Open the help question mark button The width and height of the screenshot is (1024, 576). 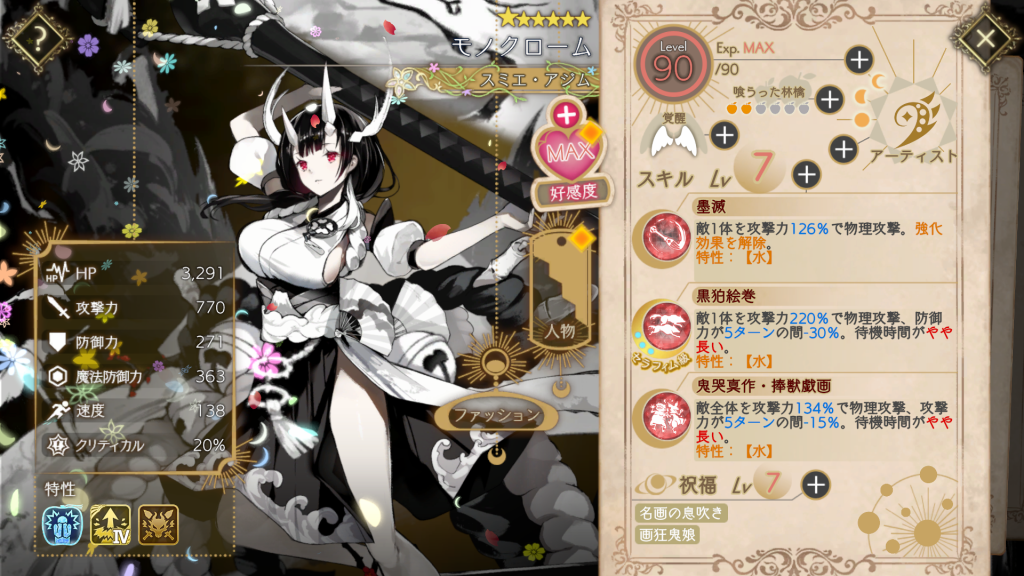pos(38,39)
